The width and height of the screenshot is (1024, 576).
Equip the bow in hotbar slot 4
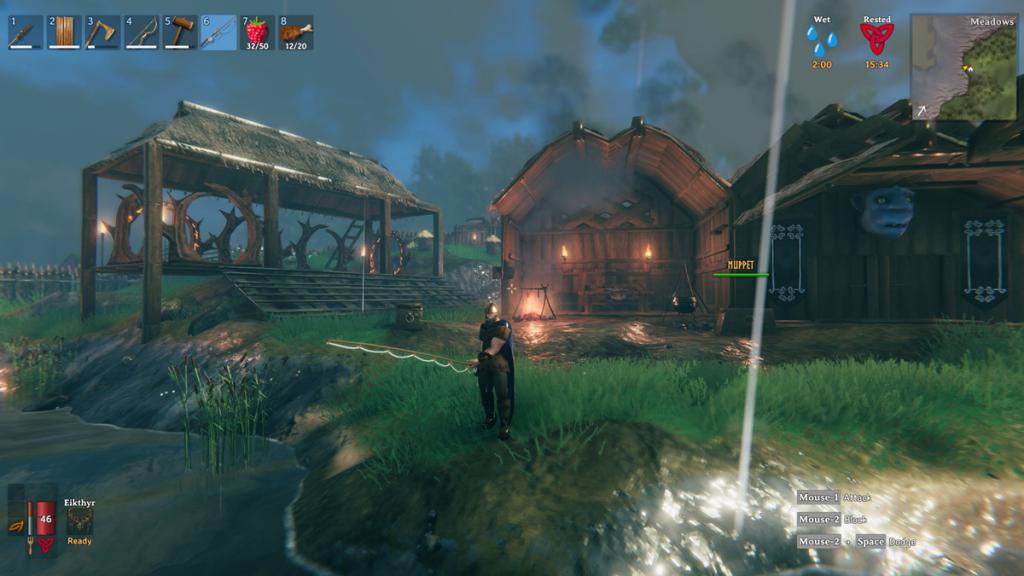[141, 33]
